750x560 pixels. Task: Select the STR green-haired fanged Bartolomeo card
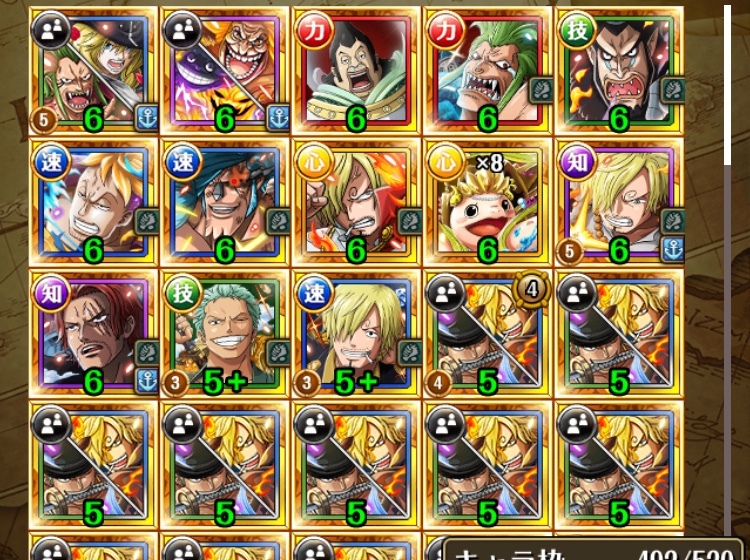488,70
